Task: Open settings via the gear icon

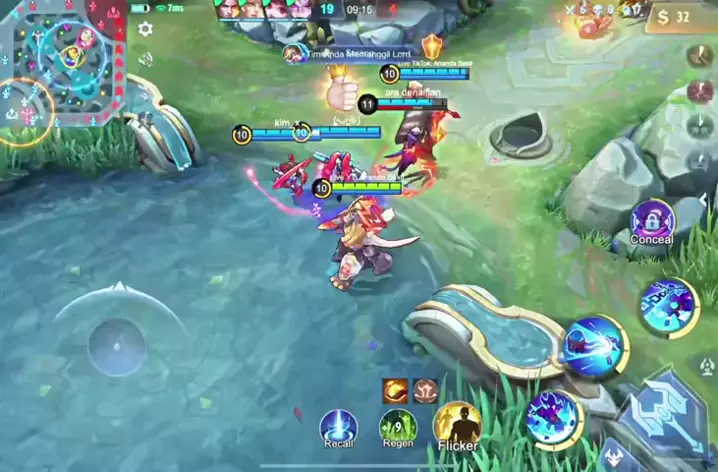Action: 146,29
